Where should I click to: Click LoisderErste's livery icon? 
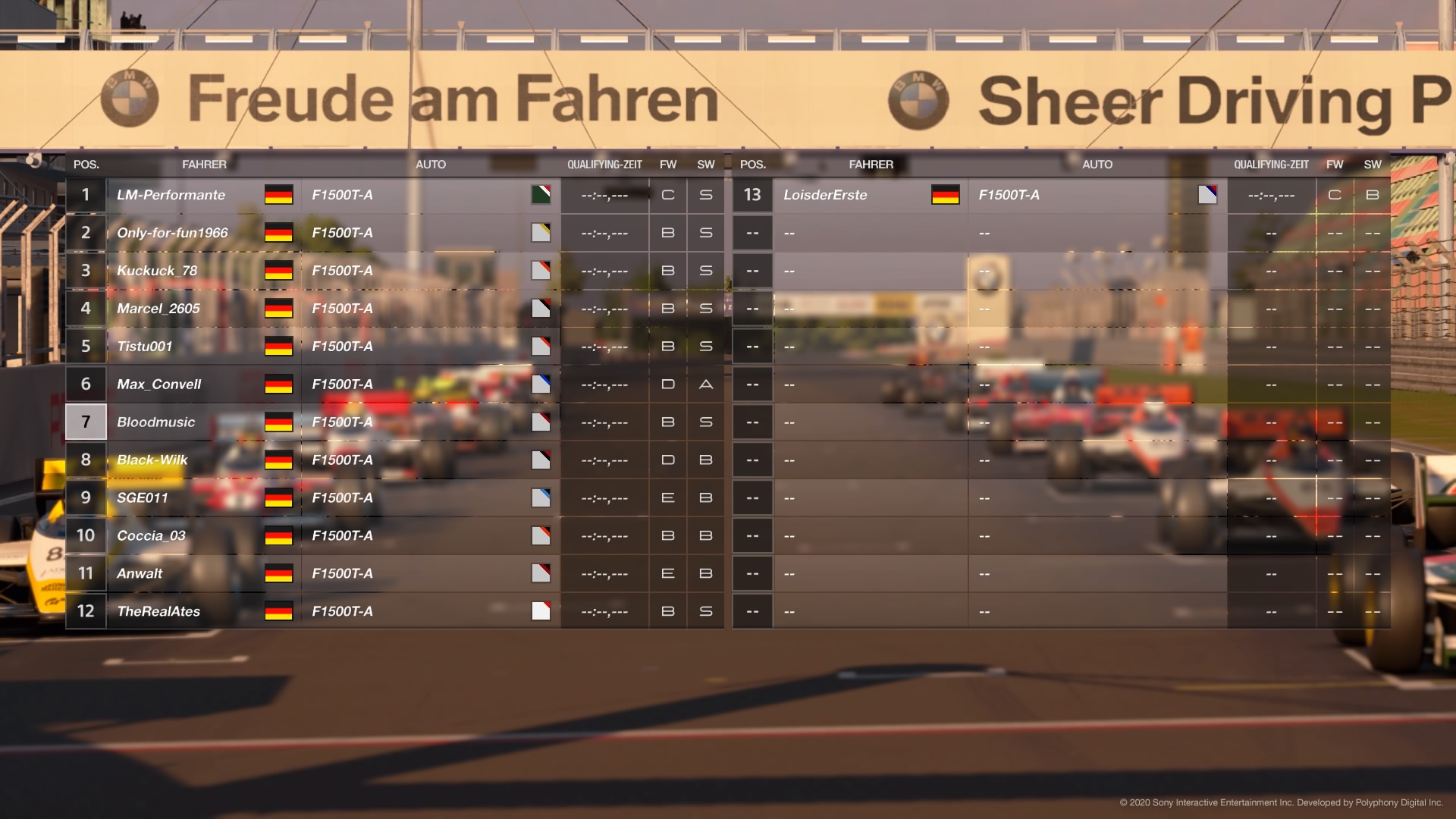tap(1208, 194)
